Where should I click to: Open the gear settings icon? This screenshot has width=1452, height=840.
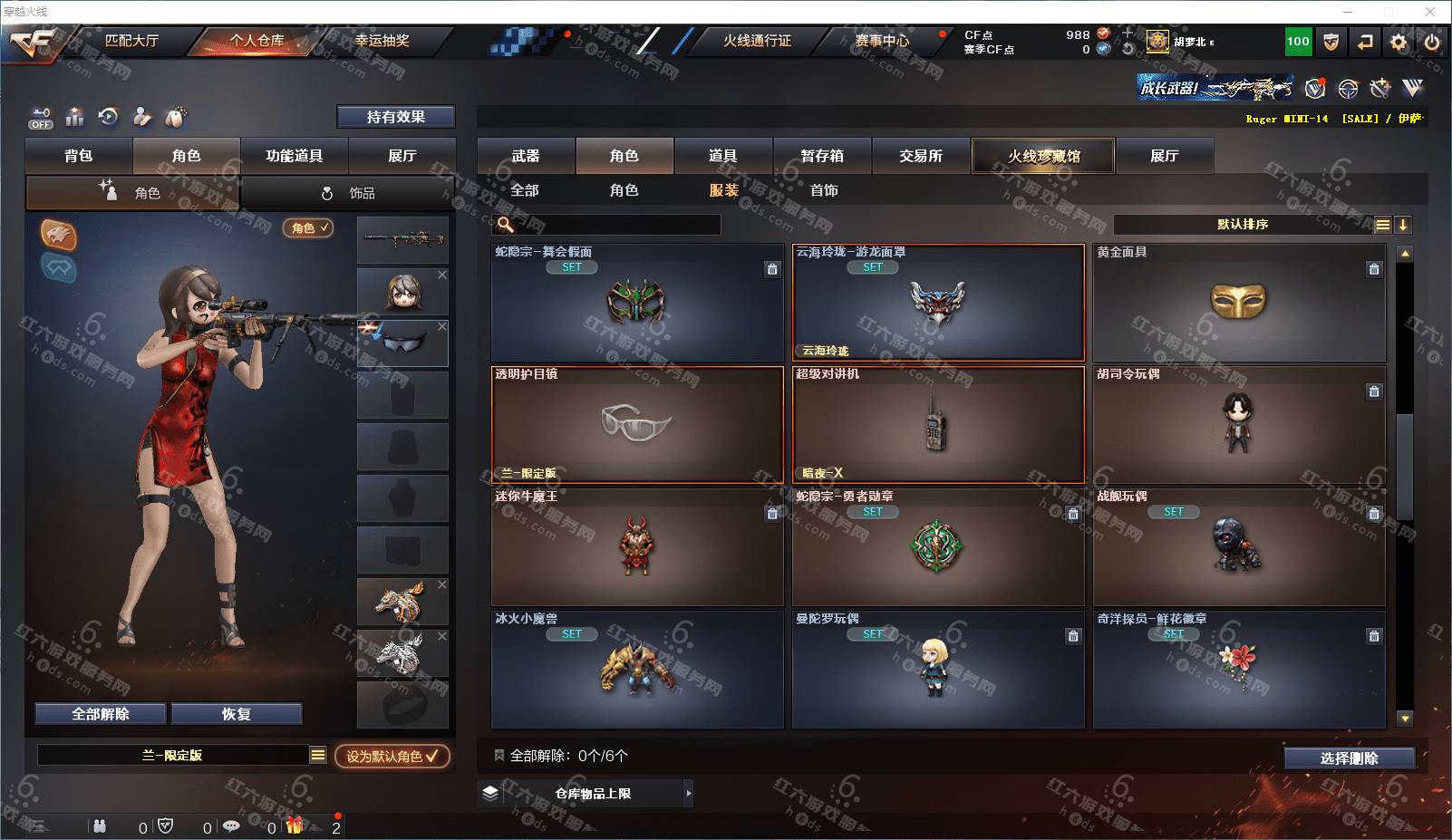point(1399,42)
